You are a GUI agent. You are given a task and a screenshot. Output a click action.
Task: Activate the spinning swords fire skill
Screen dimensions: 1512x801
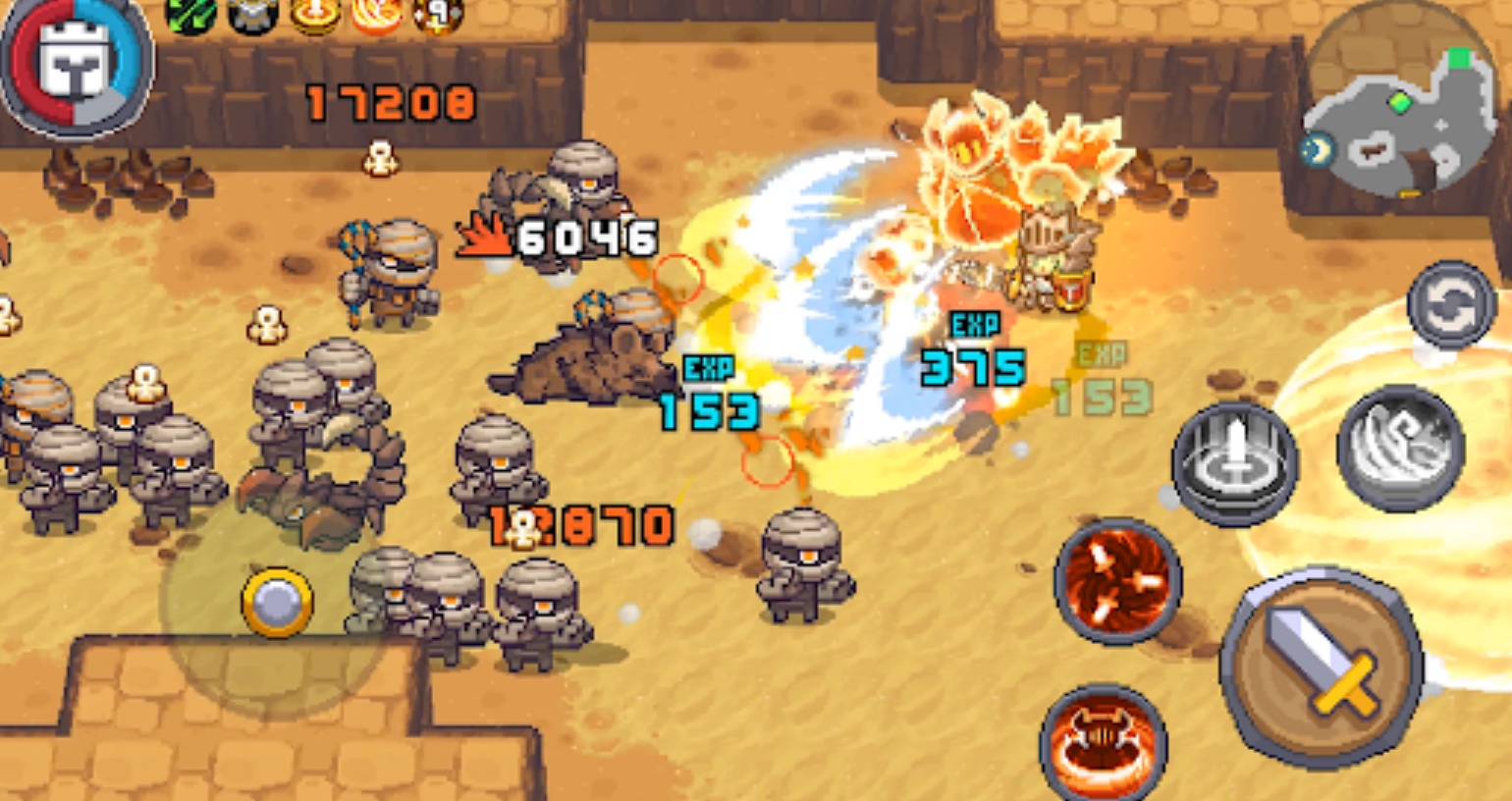(x=1117, y=581)
